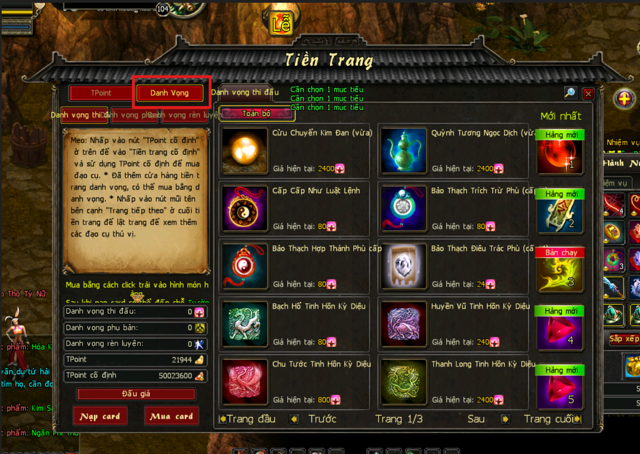
Task: Click the magnifier search icon
Action: pos(569,93)
